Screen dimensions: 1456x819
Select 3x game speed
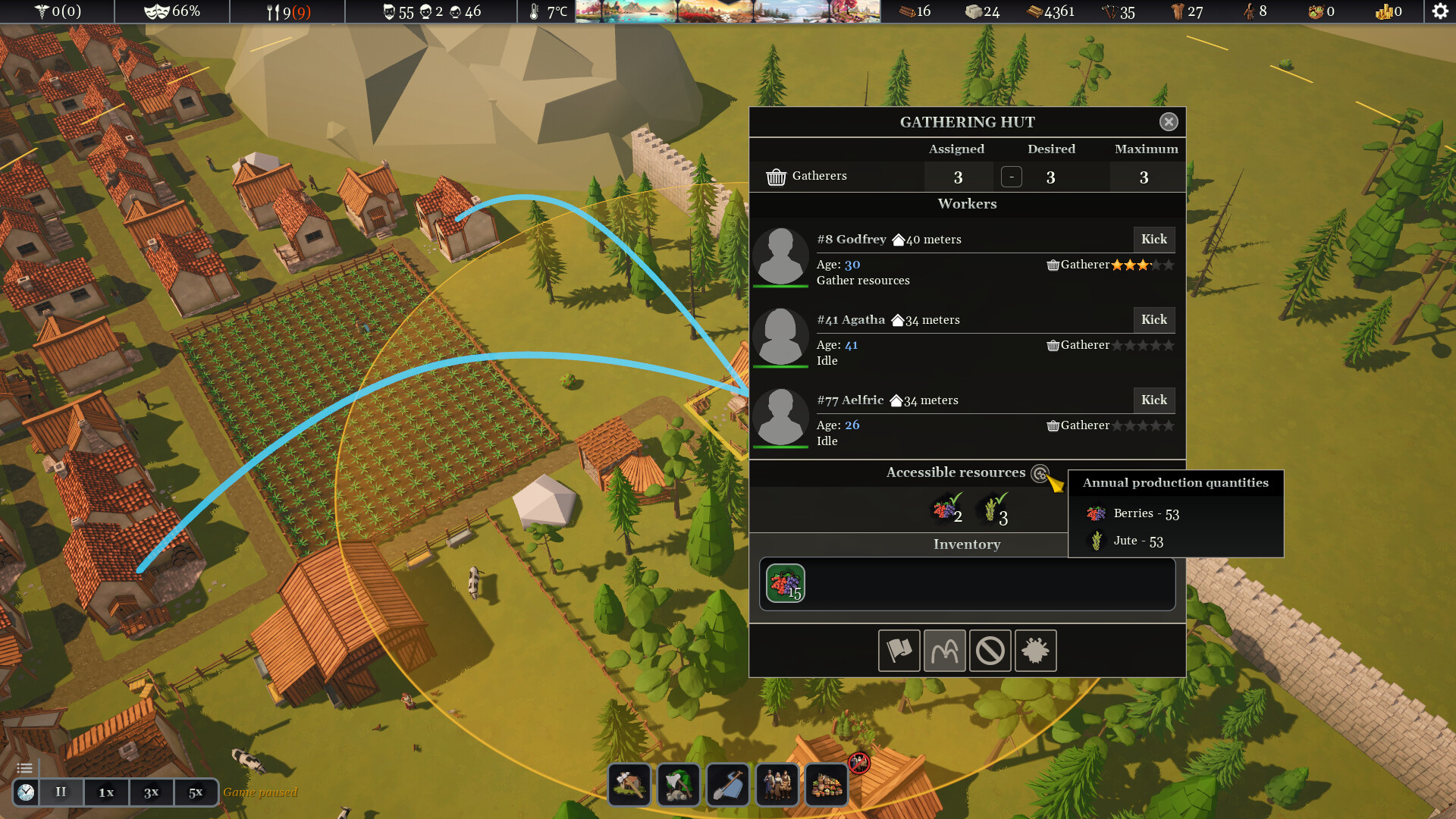tap(151, 792)
